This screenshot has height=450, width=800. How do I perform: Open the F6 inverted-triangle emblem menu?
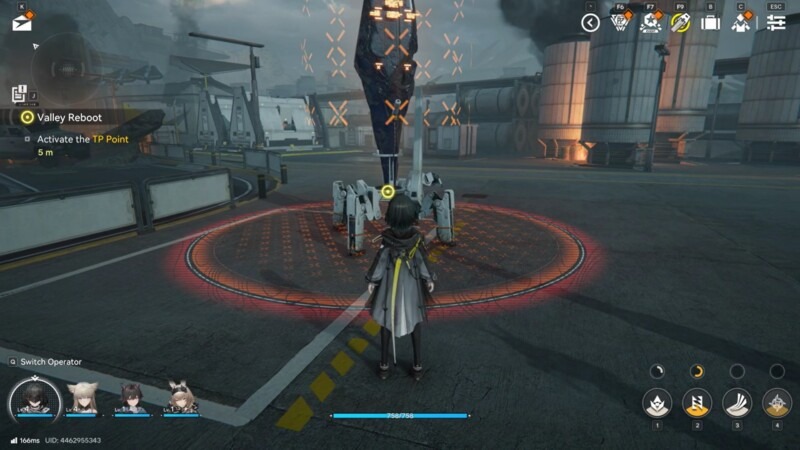click(620, 23)
